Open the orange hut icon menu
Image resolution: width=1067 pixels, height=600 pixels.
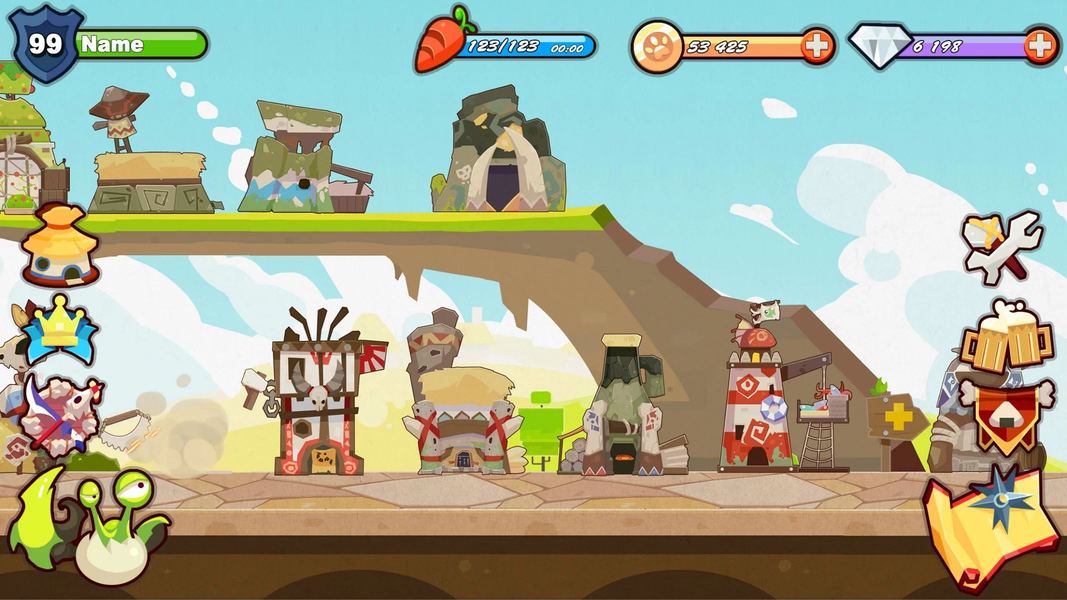click(x=61, y=246)
